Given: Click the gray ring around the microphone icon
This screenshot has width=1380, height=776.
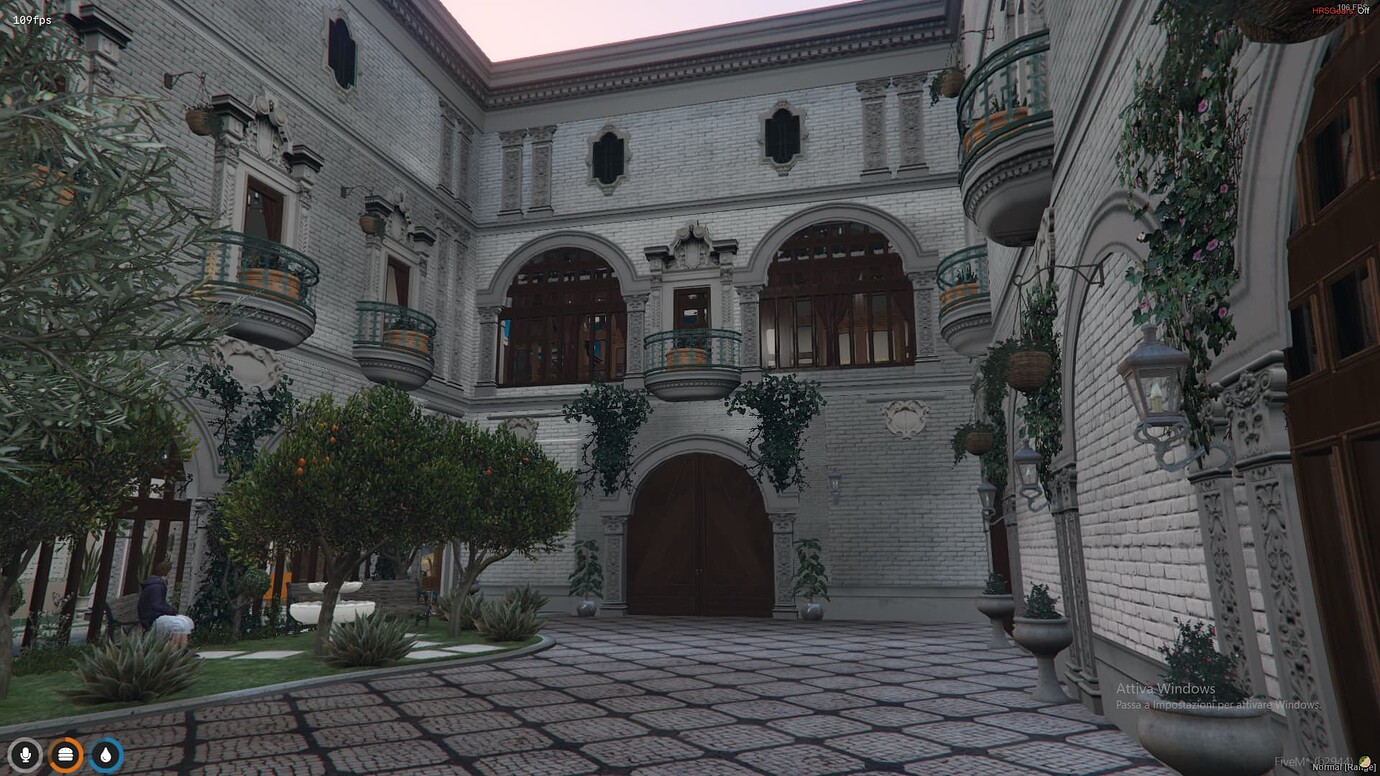Looking at the screenshot, I should click(25, 741).
